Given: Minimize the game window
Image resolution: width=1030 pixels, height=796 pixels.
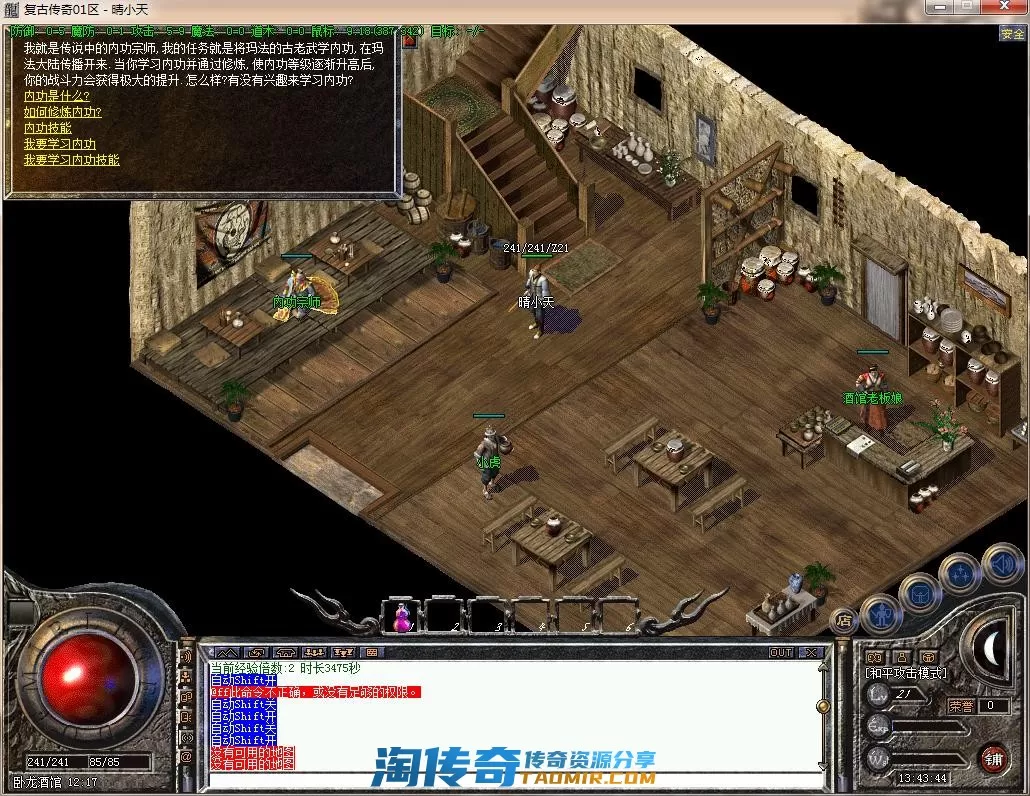Looking at the screenshot, I should tap(935, 9).
